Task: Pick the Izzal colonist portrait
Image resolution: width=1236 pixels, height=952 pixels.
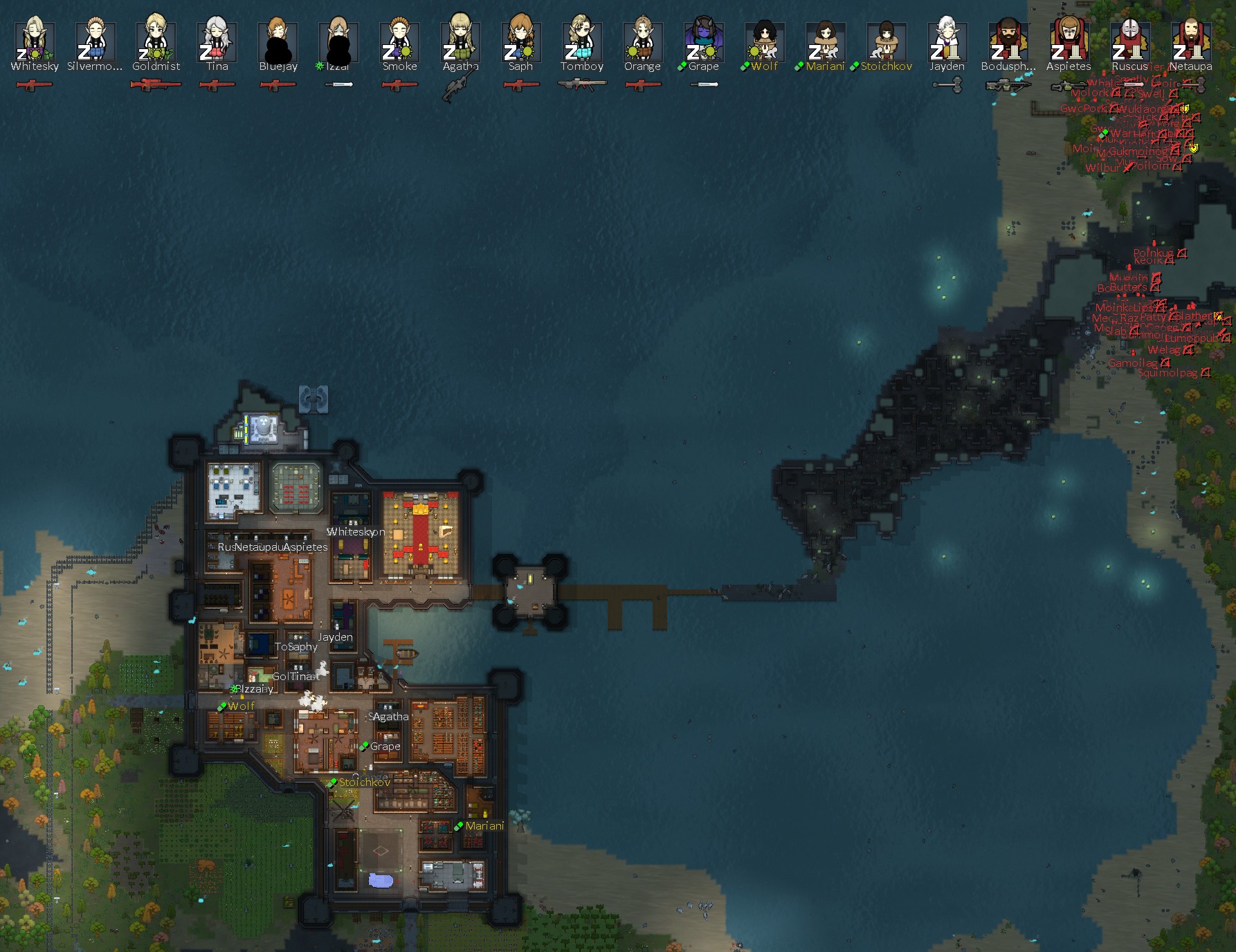Action: (x=339, y=42)
